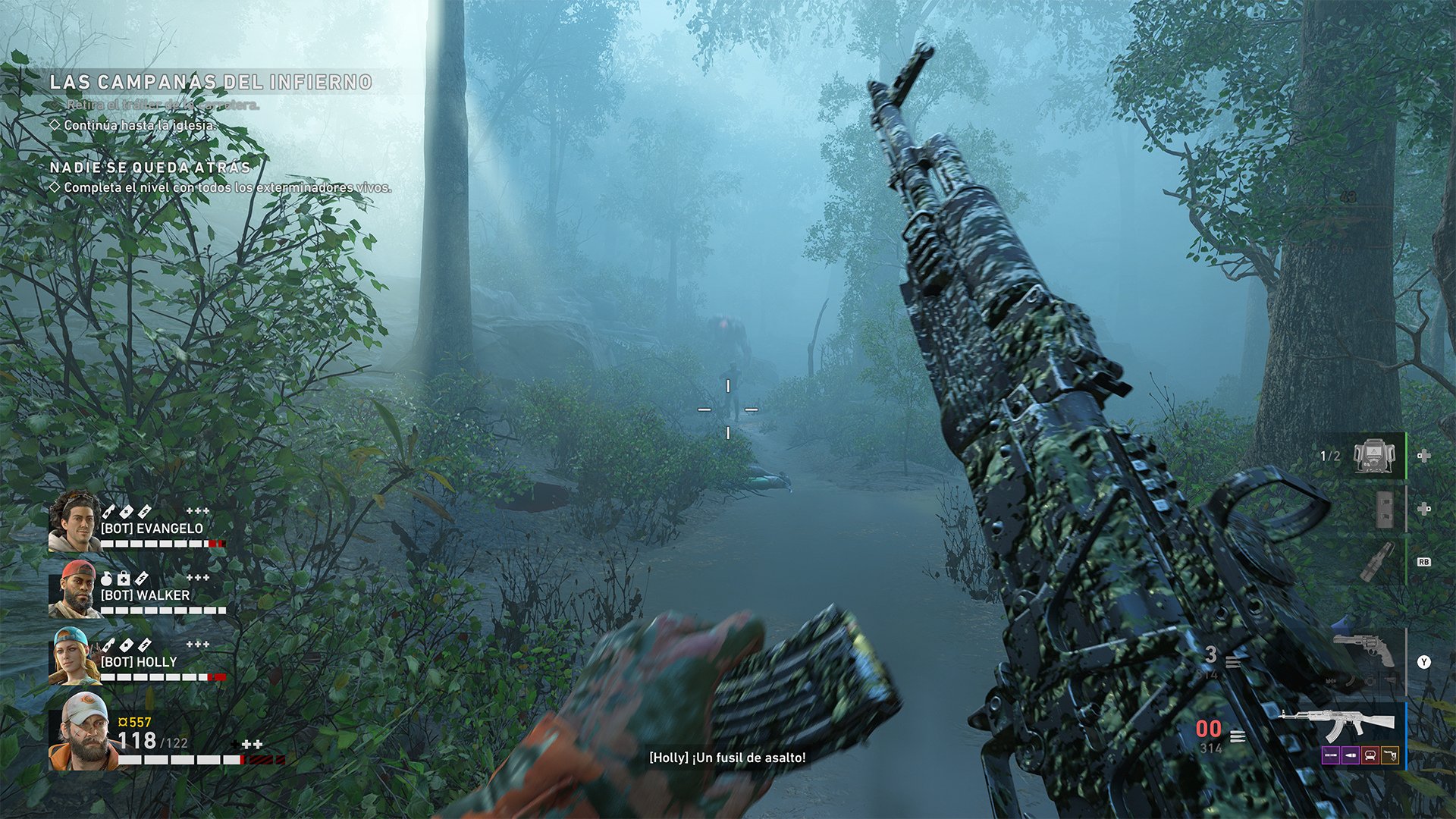
Task: Click Evangelo's health bar
Action: click(x=163, y=542)
